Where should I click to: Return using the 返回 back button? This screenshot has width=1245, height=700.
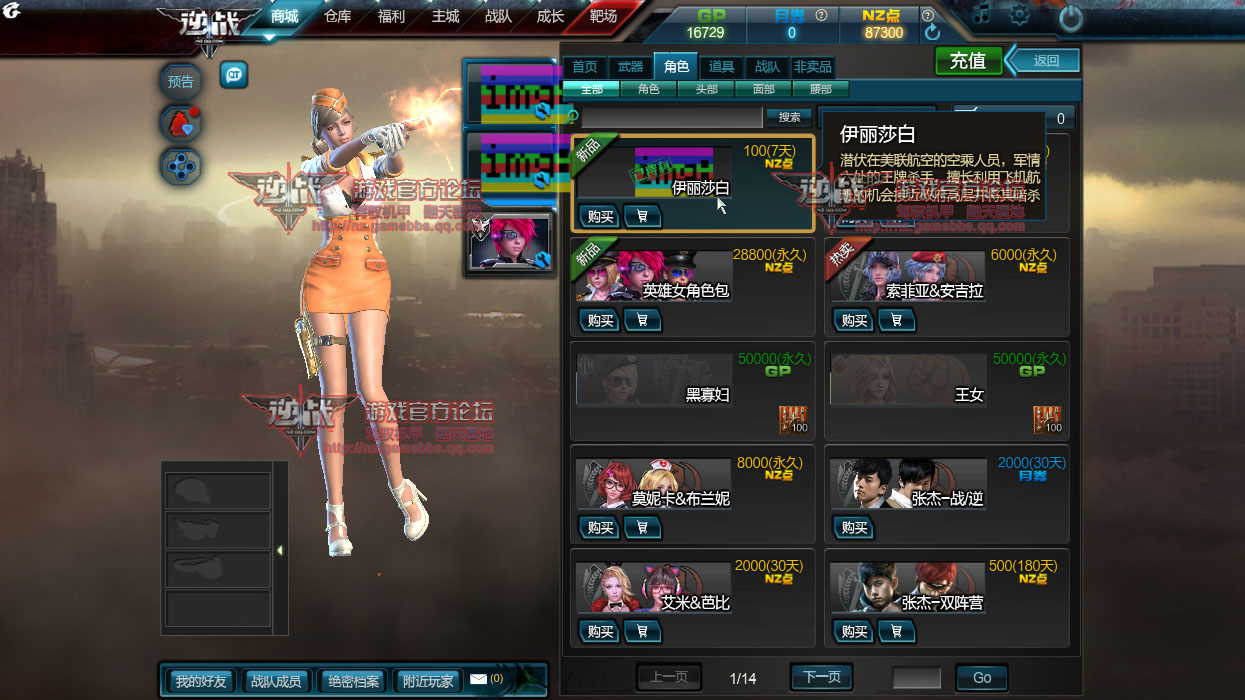coord(1045,60)
